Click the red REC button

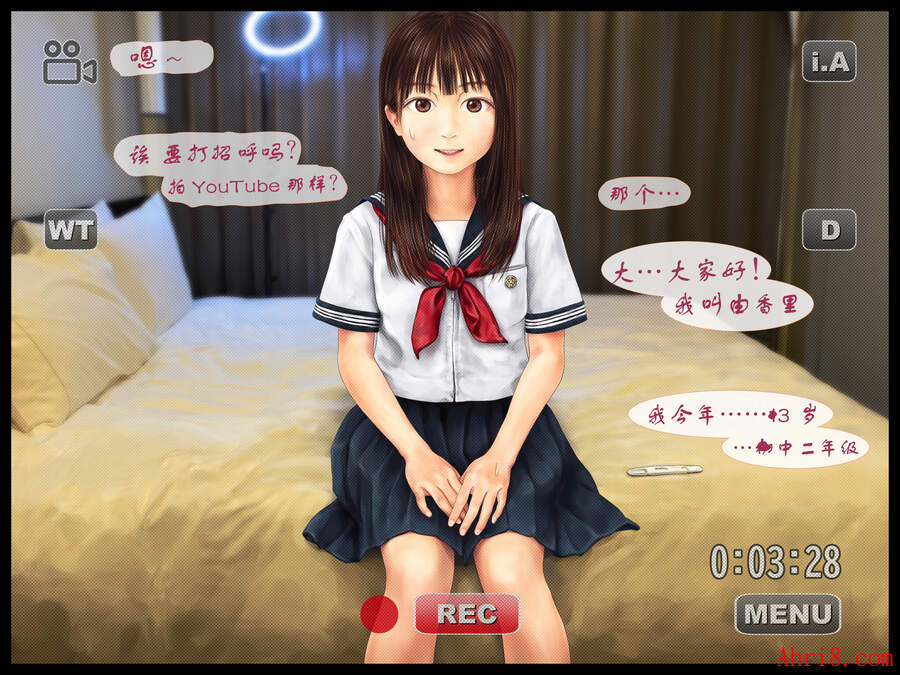[466, 613]
